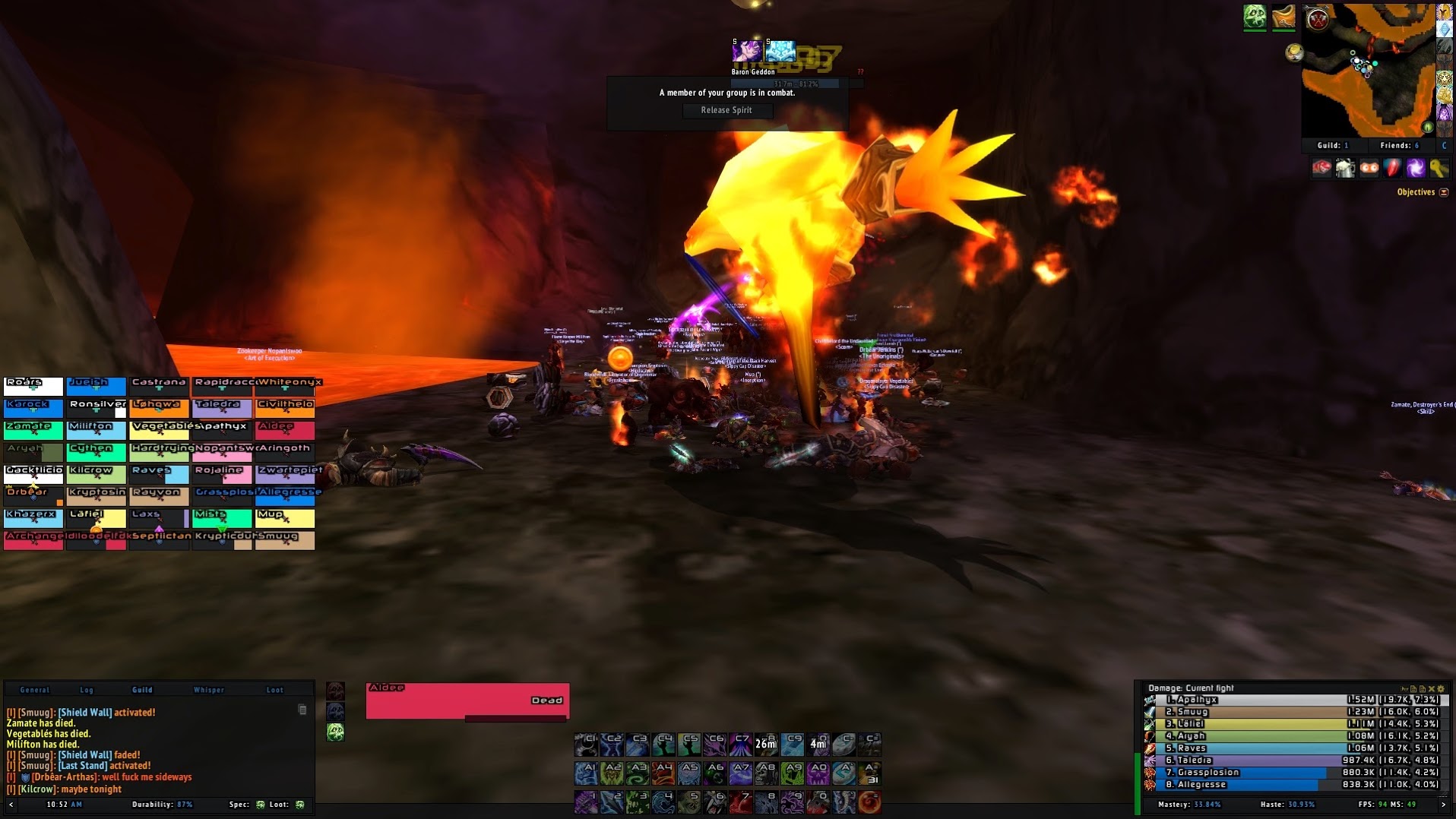Select Mists in the raid frames
Viewport: 1456px width, 819px height.
tap(222, 517)
